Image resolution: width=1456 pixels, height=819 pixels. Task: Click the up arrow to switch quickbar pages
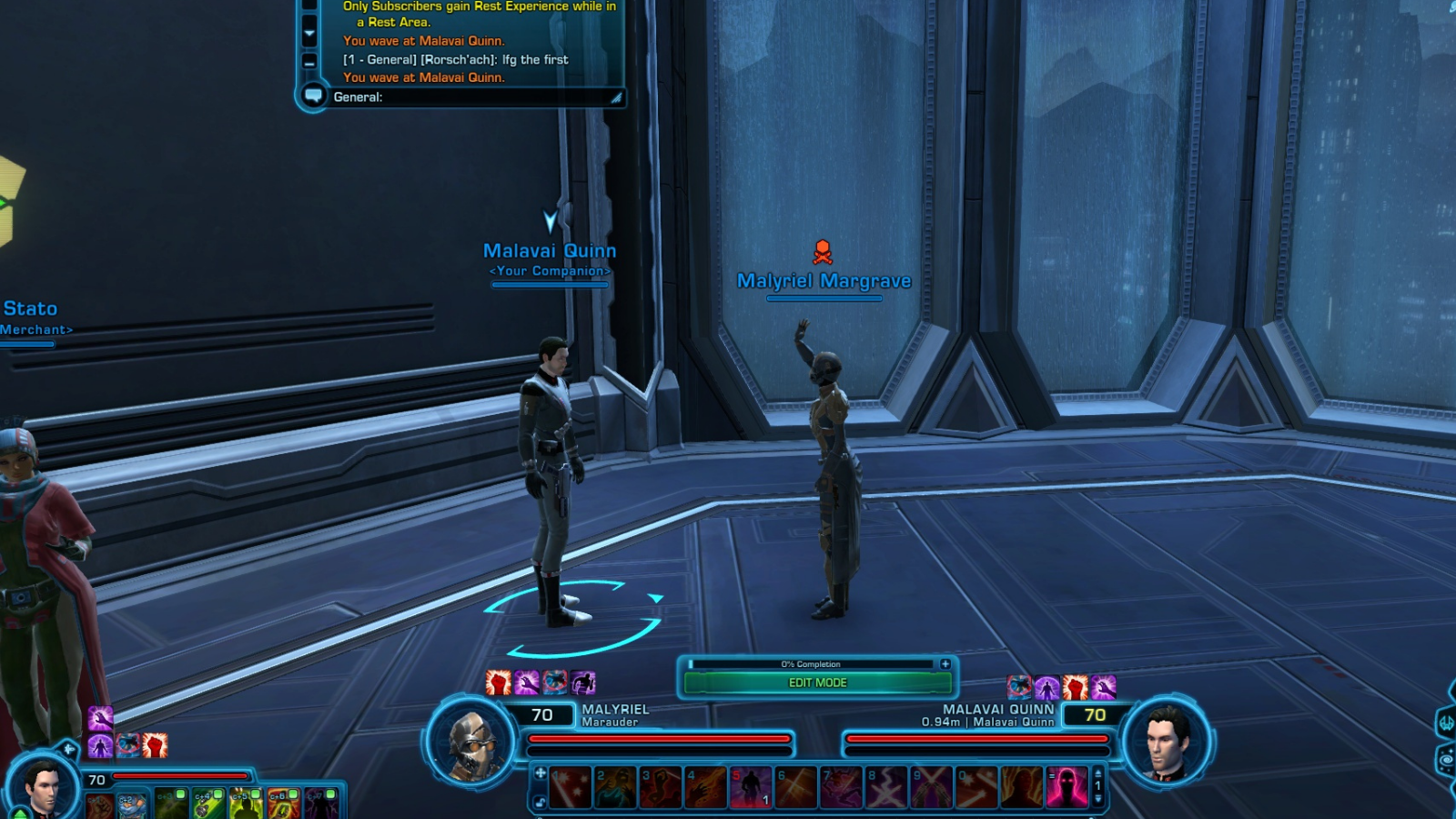[1097, 774]
